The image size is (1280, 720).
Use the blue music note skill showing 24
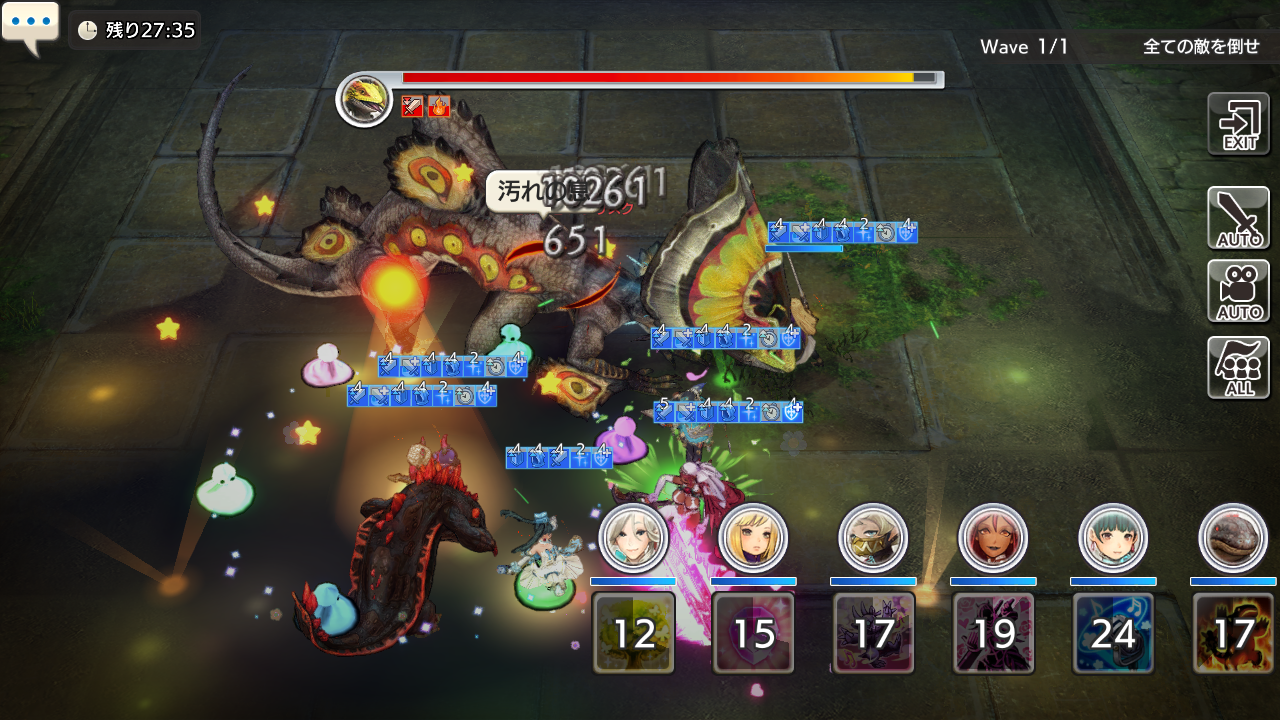point(1113,633)
